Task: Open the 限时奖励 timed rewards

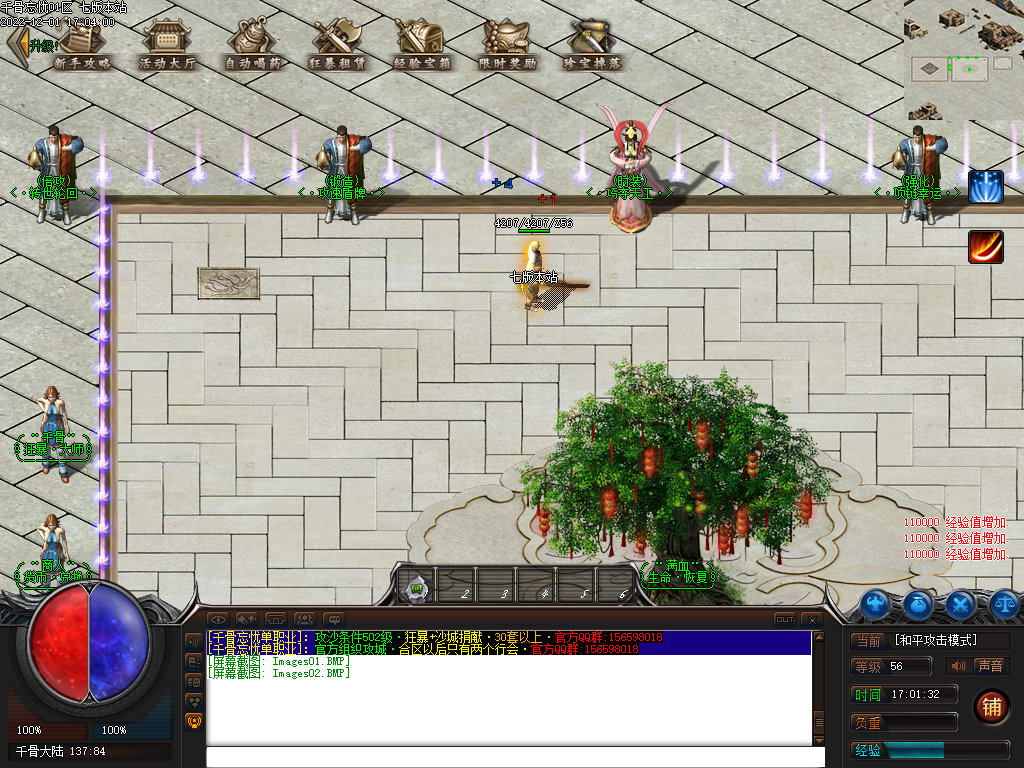Action: 507,43
